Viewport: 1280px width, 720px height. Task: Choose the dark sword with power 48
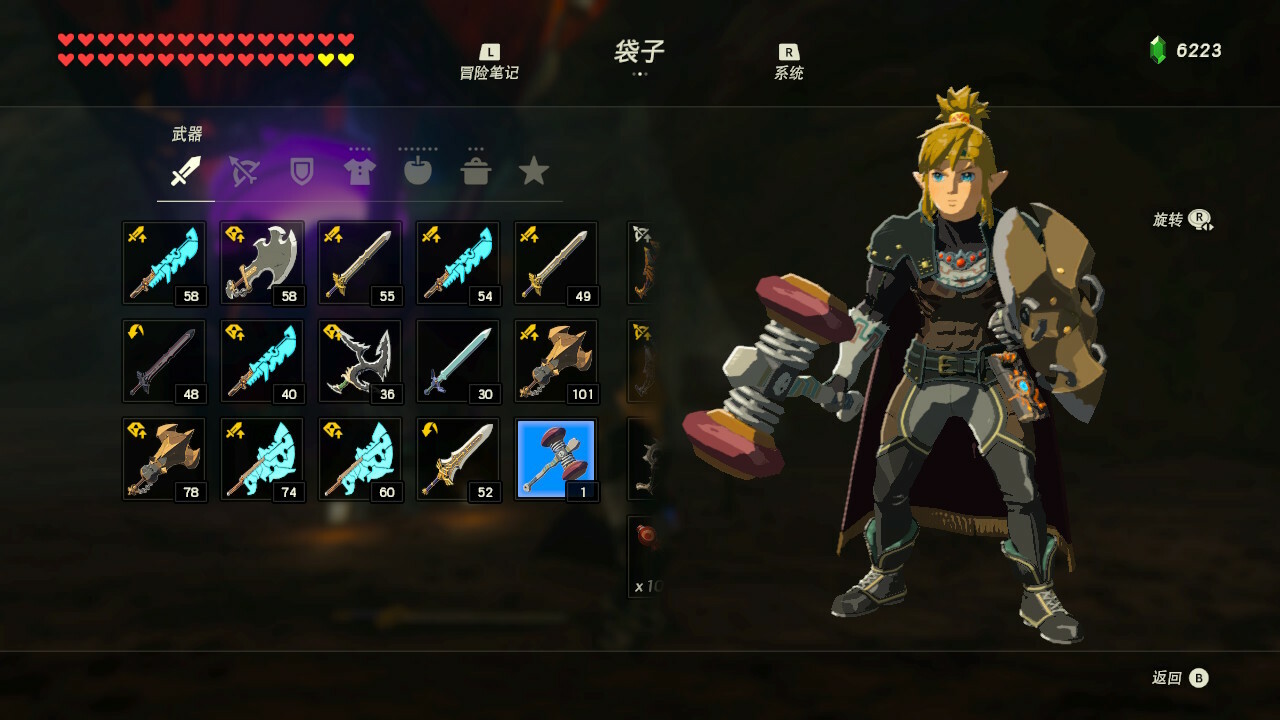coord(164,361)
